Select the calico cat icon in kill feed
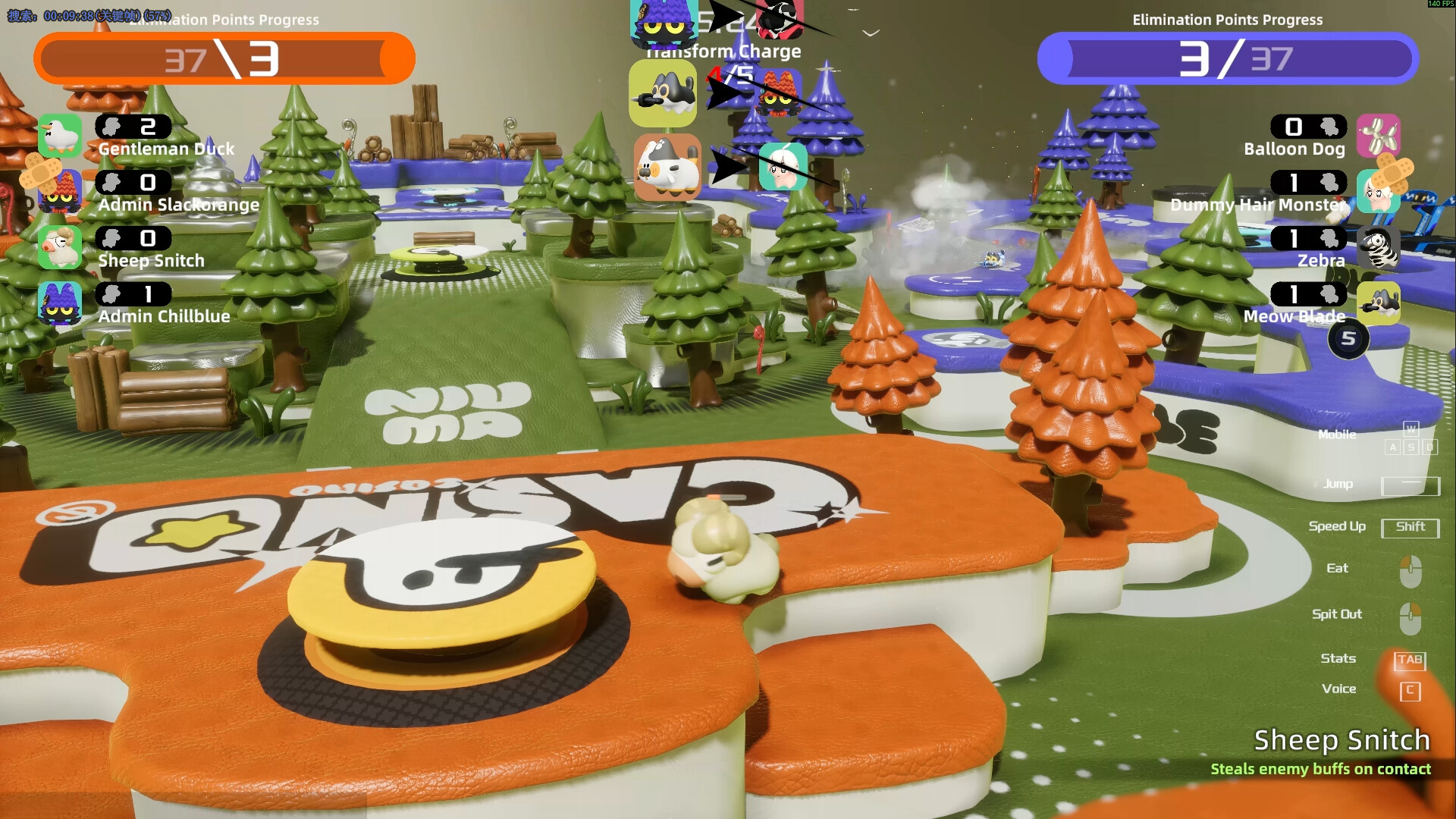 click(667, 167)
